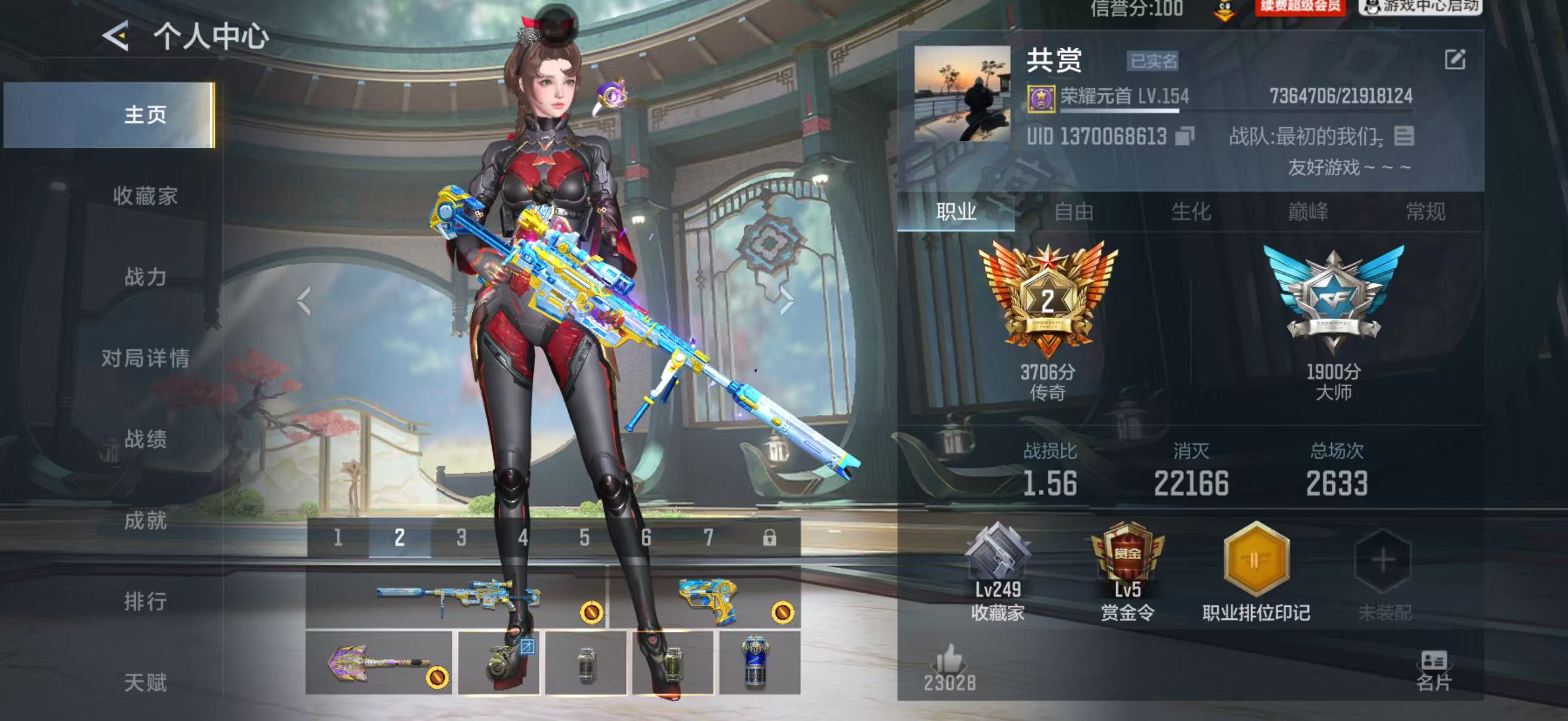Select the blue-gold pistol slot
Image resolution: width=1568 pixels, height=721 pixels.
(x=705, y=597)
